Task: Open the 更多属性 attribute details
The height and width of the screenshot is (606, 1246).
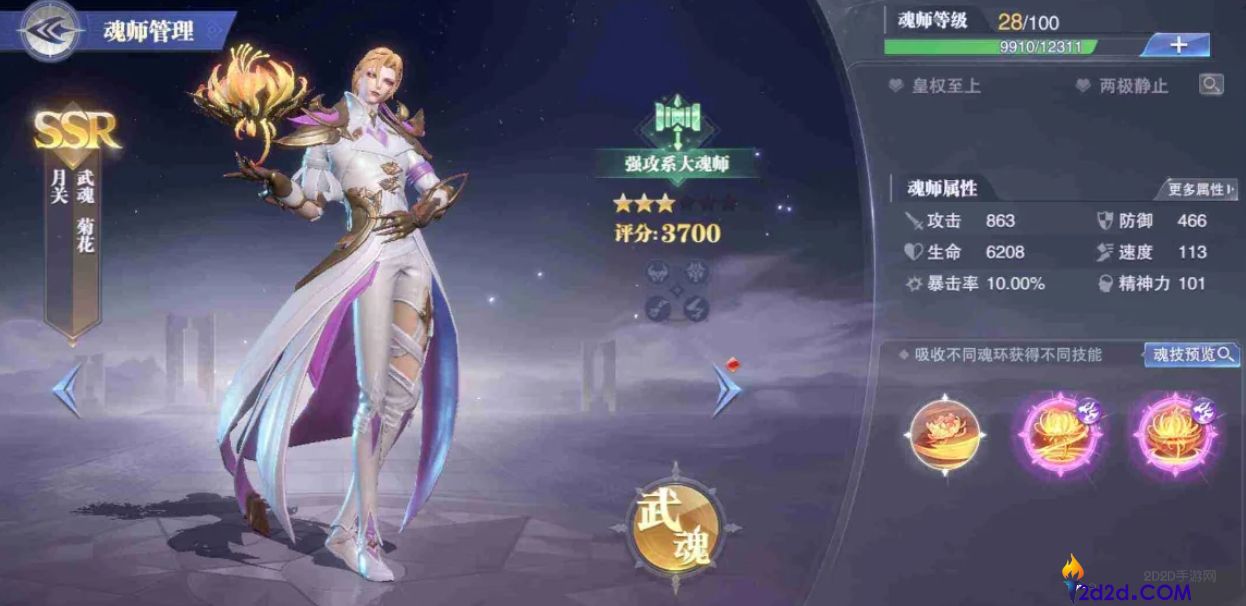Action: [x=1197, y=189]
